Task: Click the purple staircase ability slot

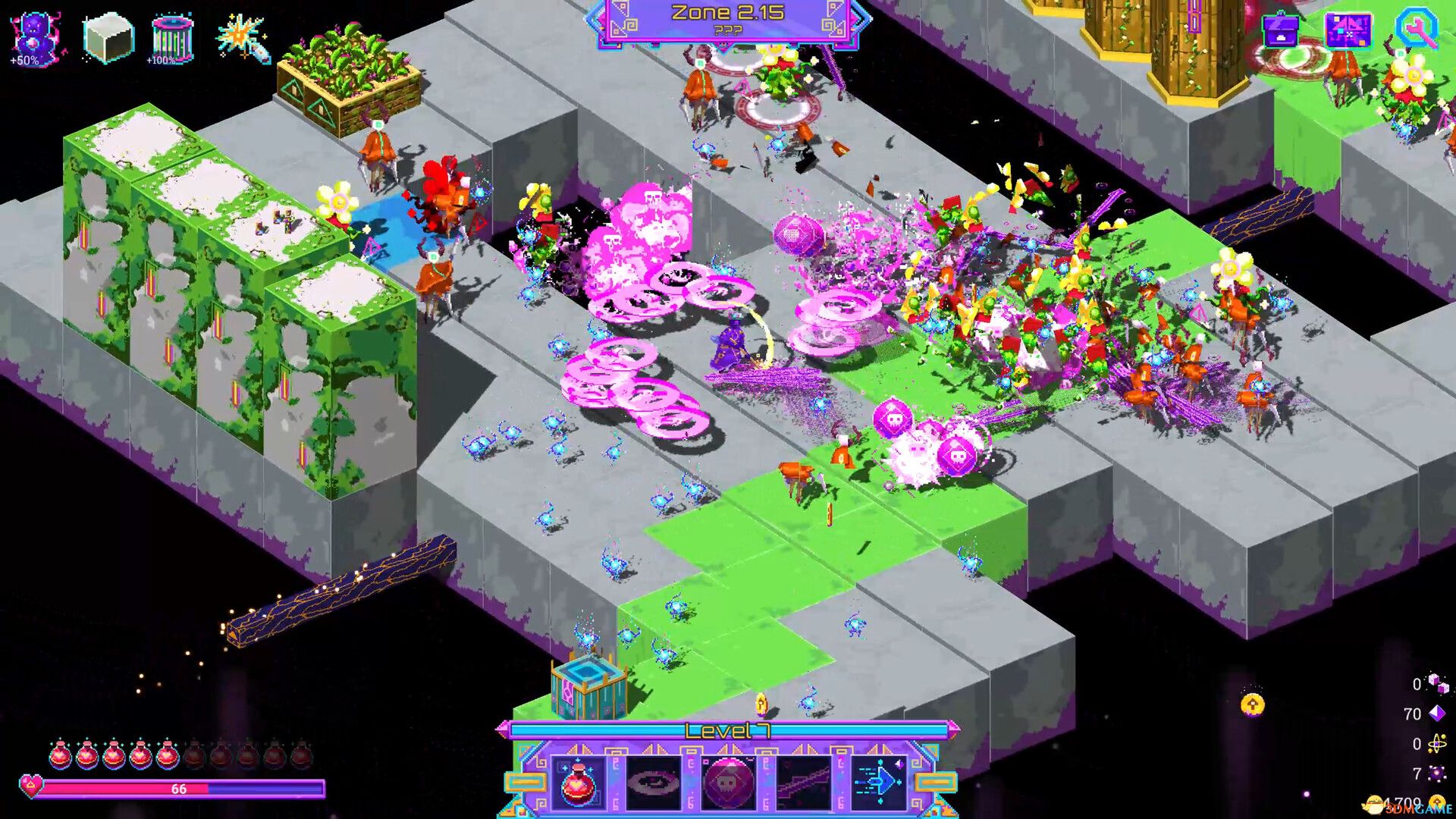Action: click(804, 783)
